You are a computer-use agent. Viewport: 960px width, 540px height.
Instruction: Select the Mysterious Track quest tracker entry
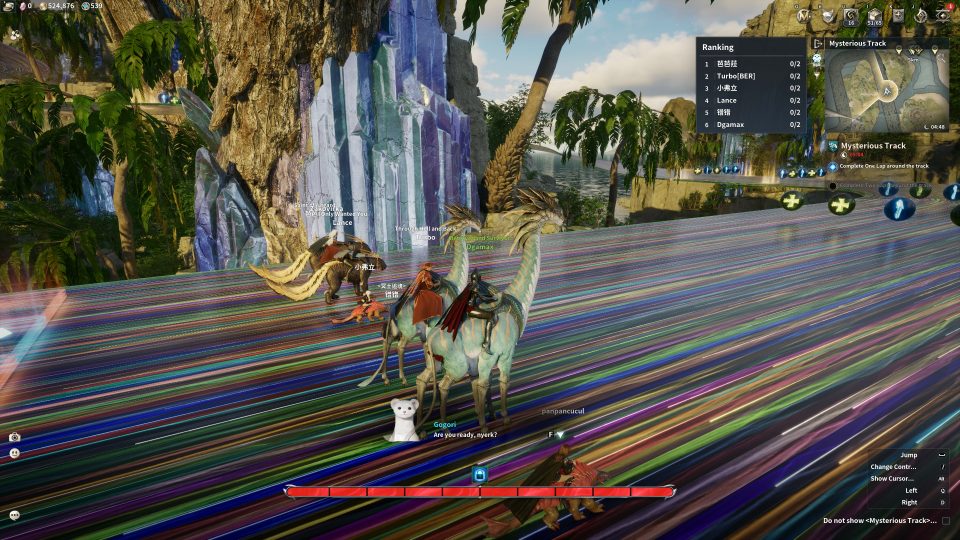coord(872,146)
